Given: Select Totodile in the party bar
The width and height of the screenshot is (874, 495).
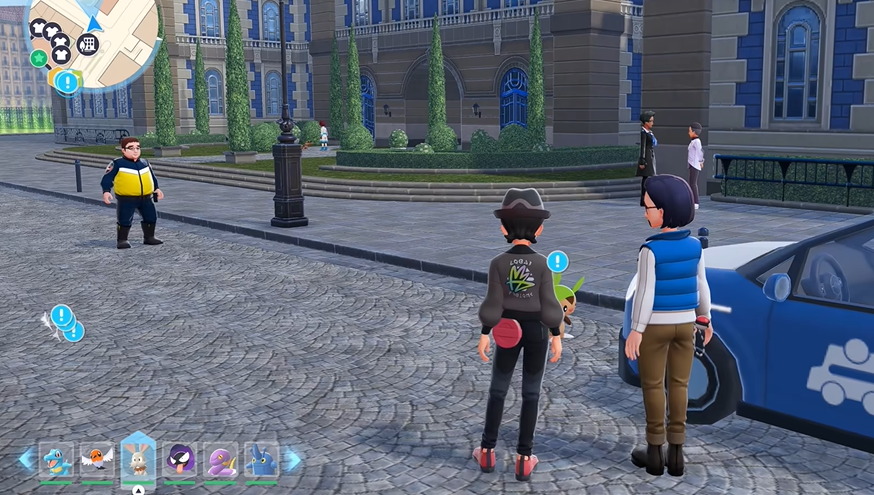Looking at the screenshot, I should coord(56,460).
